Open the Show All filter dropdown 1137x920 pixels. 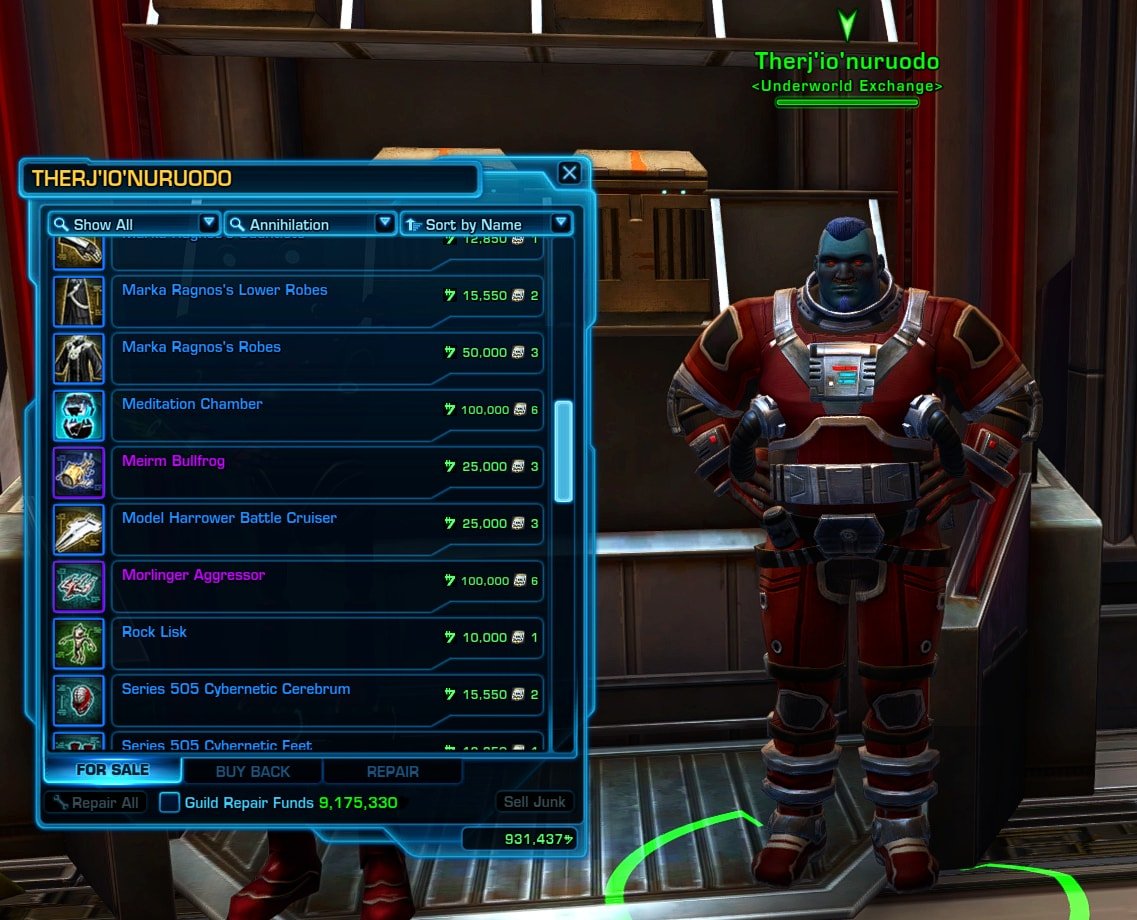(x=134, y=224)
